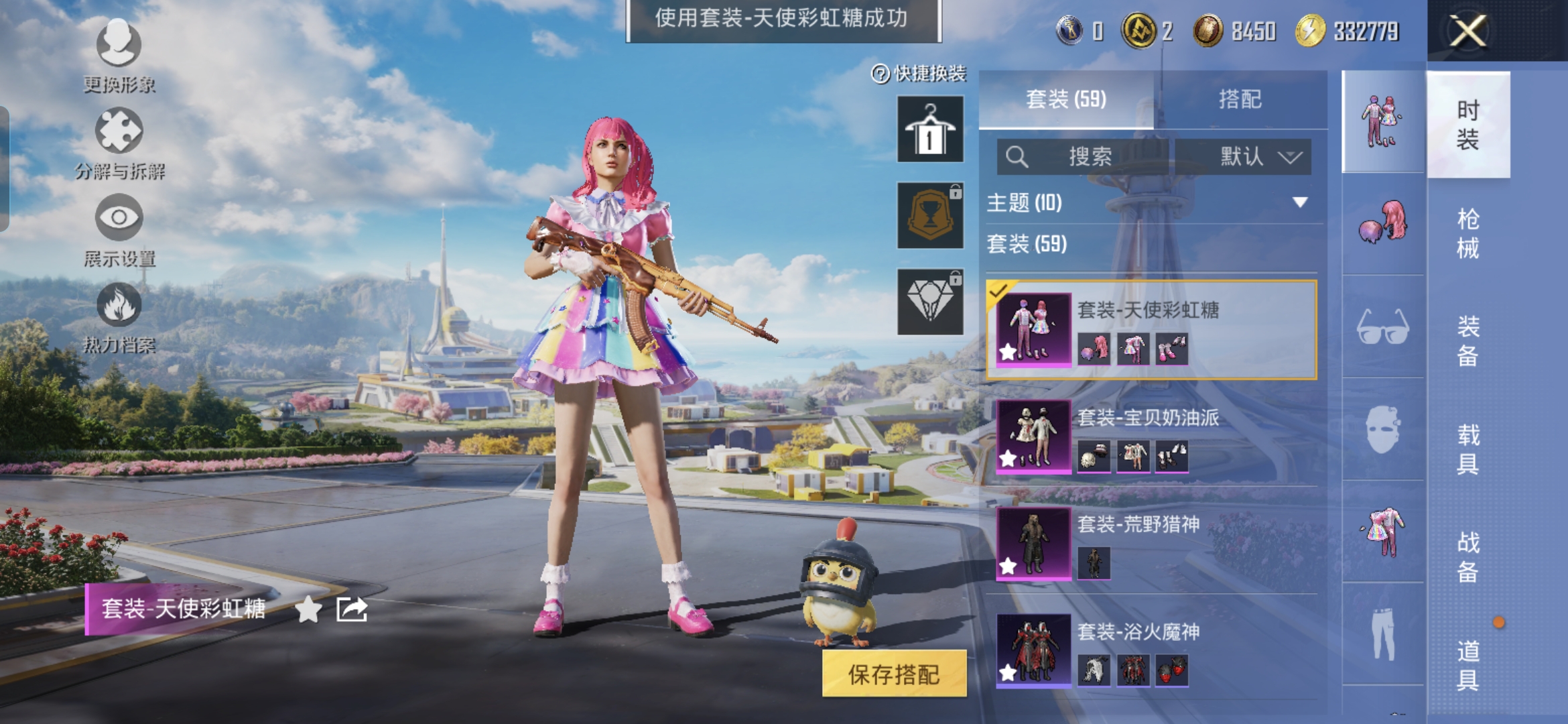Select the glasses accessory category icon
Image resolution: width=1568 pixels, height=724 pixels.
[1382, 327]
